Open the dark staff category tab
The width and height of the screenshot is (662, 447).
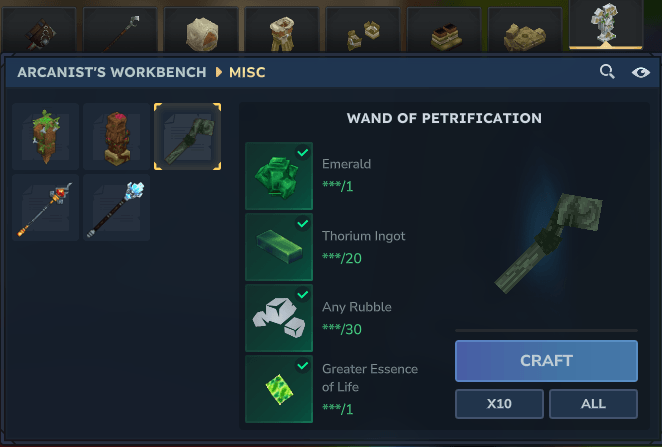point(120,30)
